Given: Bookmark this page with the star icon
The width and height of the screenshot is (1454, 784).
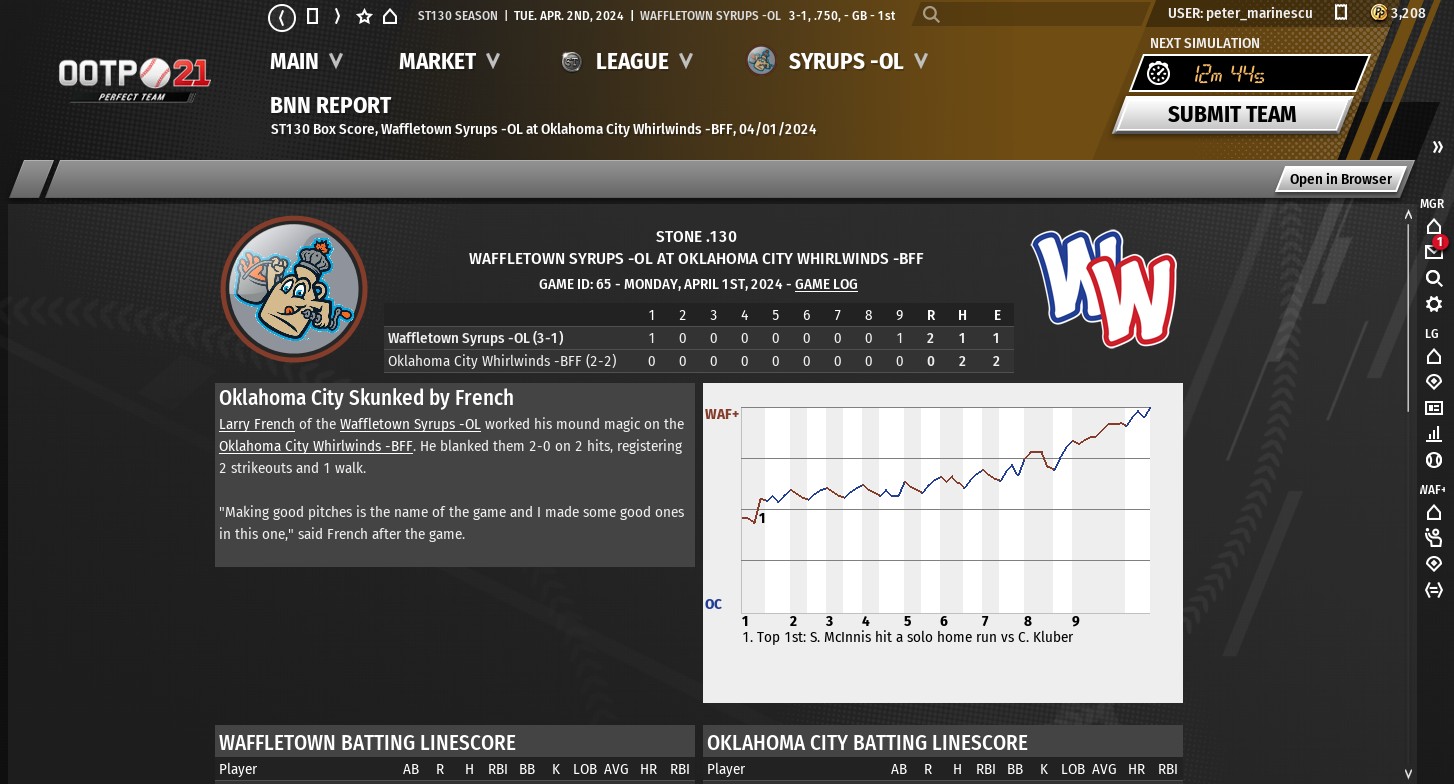Looking at the screenshot, I should [364, 16].
